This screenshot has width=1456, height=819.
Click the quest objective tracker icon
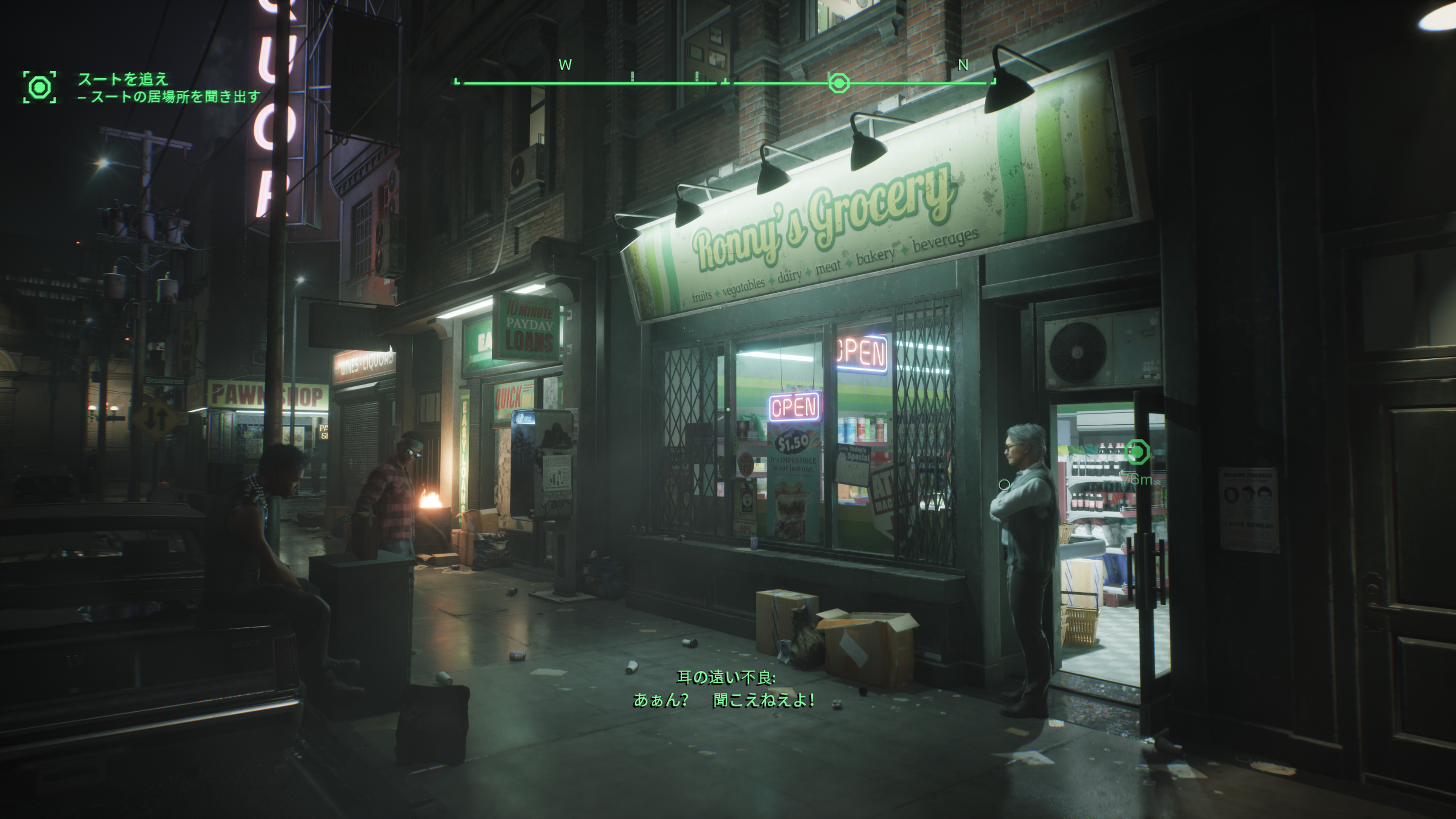pyautogui.click(x=39, y=87)
